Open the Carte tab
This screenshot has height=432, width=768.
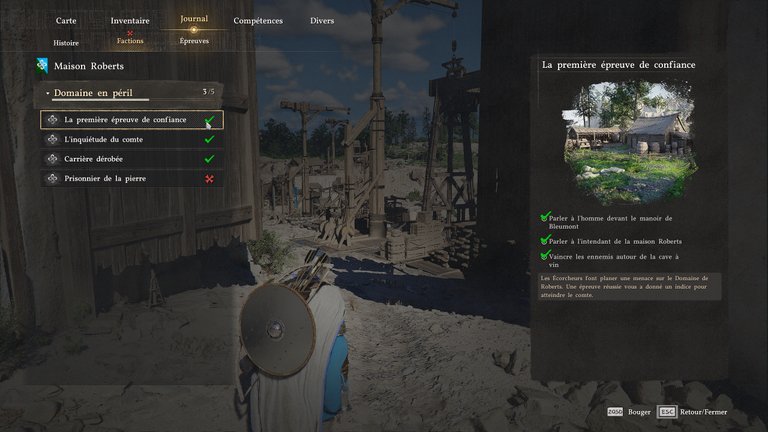66,20
